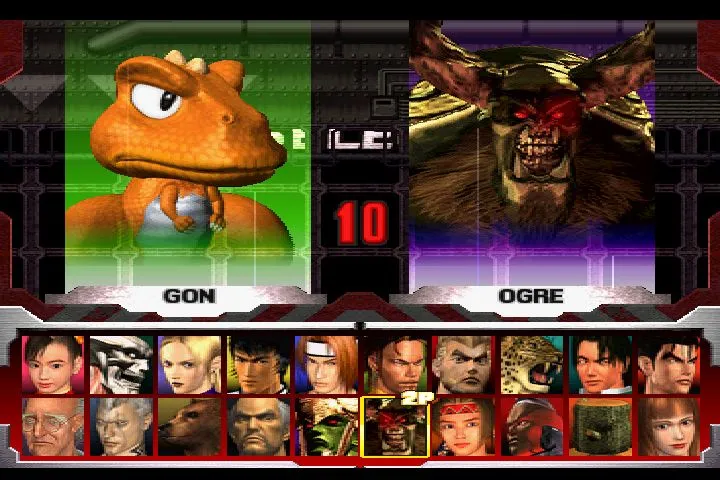720x480 pixels.
Task: Select Forest Law's portrait
Action: pos(257,364)
